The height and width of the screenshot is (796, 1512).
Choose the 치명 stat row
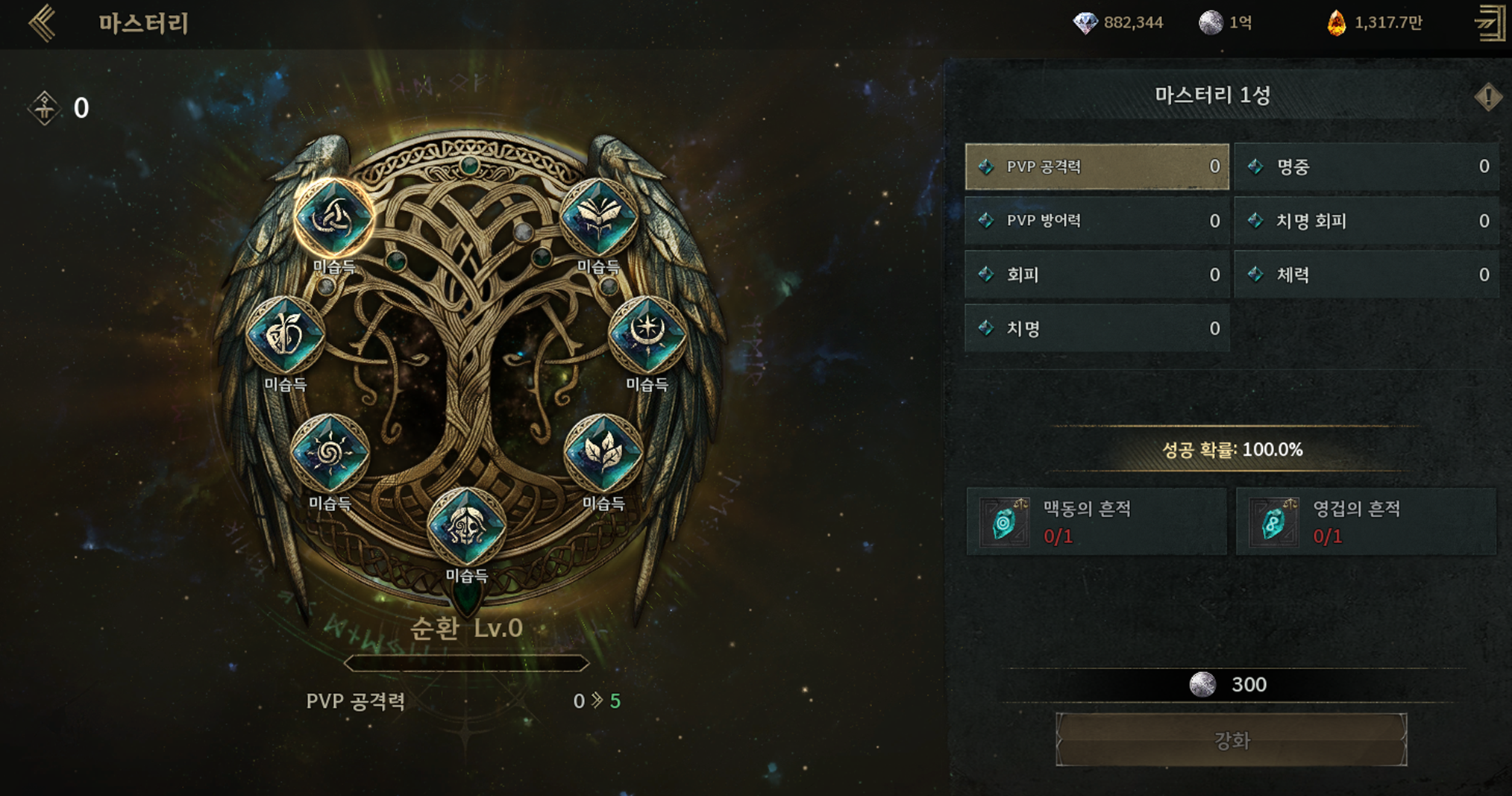(x=1097, y=328)
